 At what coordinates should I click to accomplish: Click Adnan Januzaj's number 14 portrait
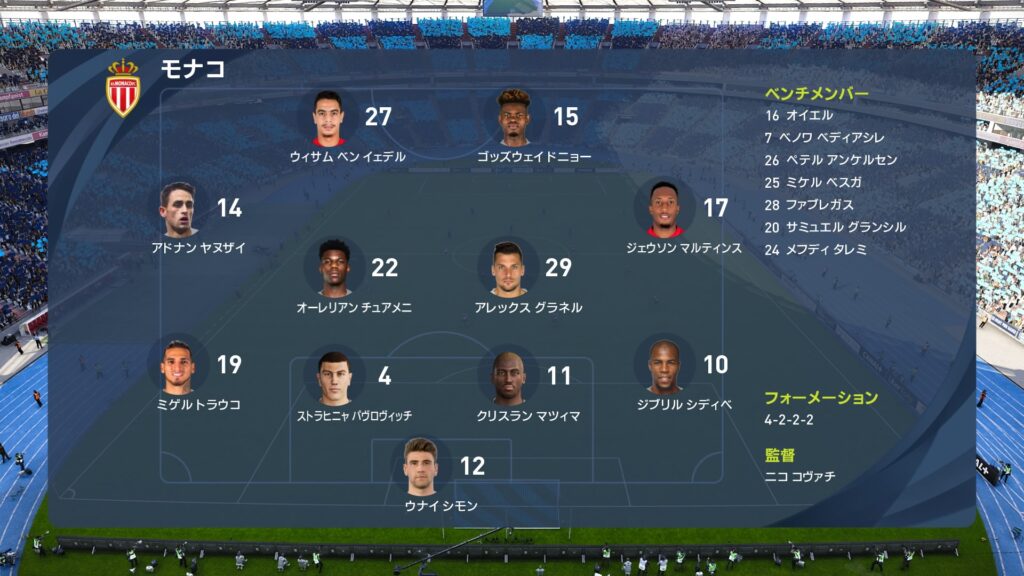(x=180, y=209)
